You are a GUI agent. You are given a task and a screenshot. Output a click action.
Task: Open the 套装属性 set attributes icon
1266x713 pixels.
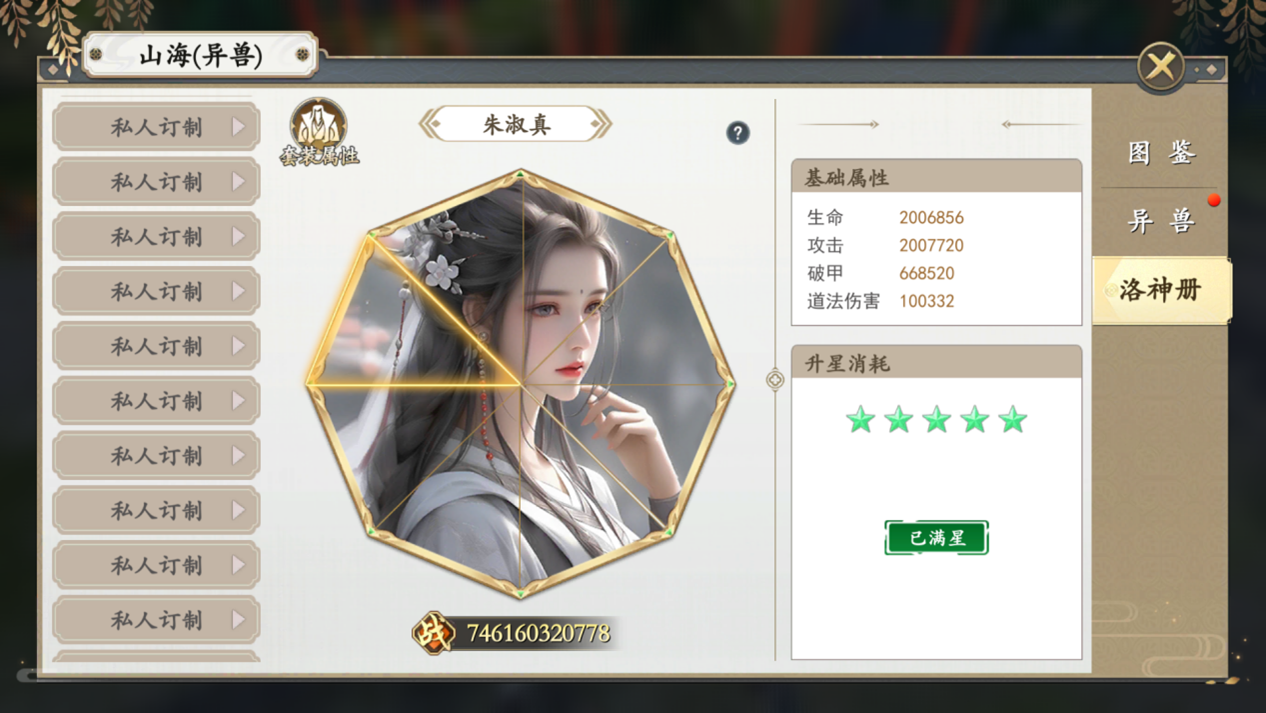pos(319,132)
